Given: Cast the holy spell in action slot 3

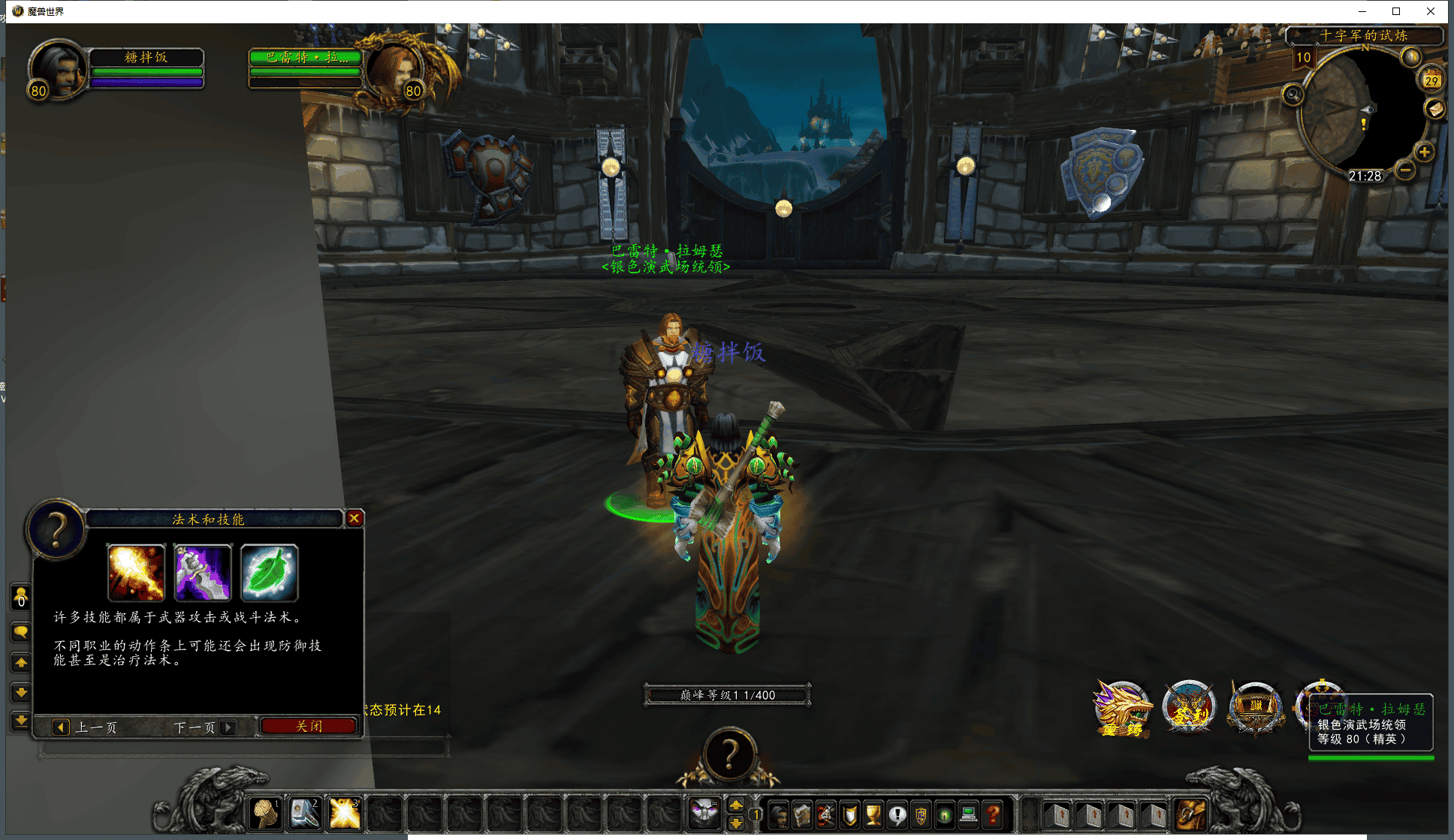Looking at the screenshot, I should pyautogui.click(x=345, y=814).
